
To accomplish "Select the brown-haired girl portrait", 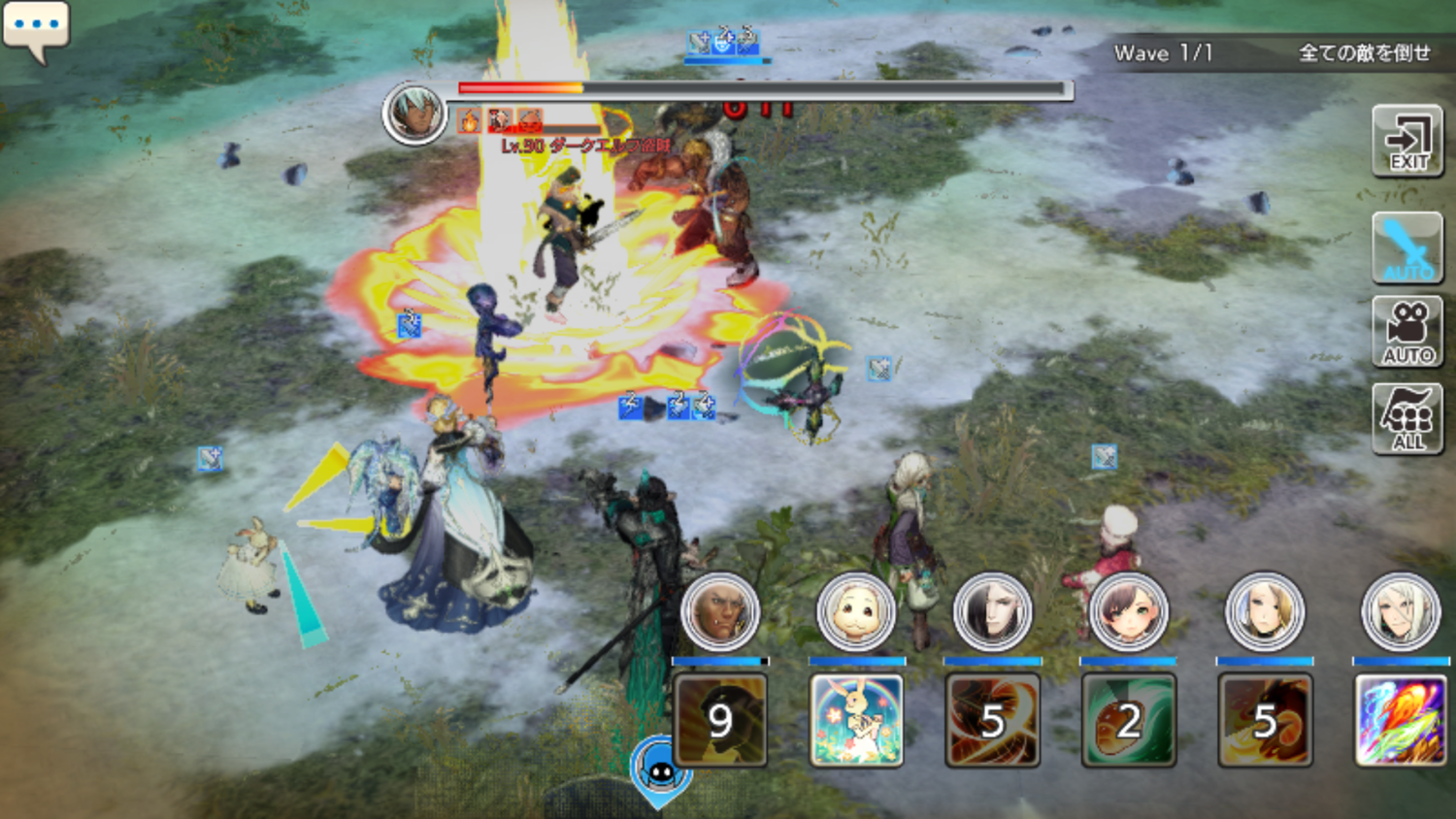I will (1128, 612).
